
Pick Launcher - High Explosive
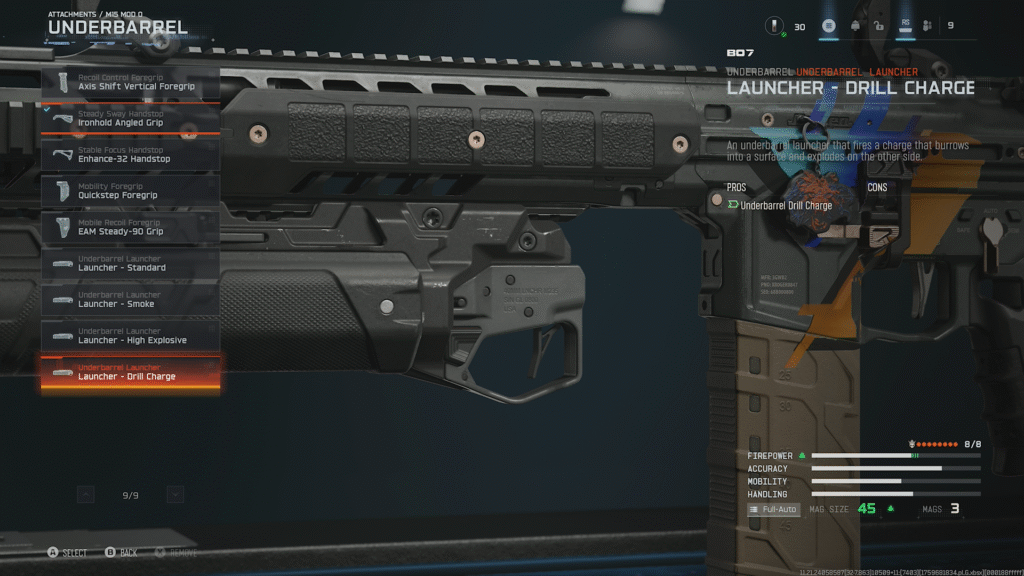(x=130, y=336)
